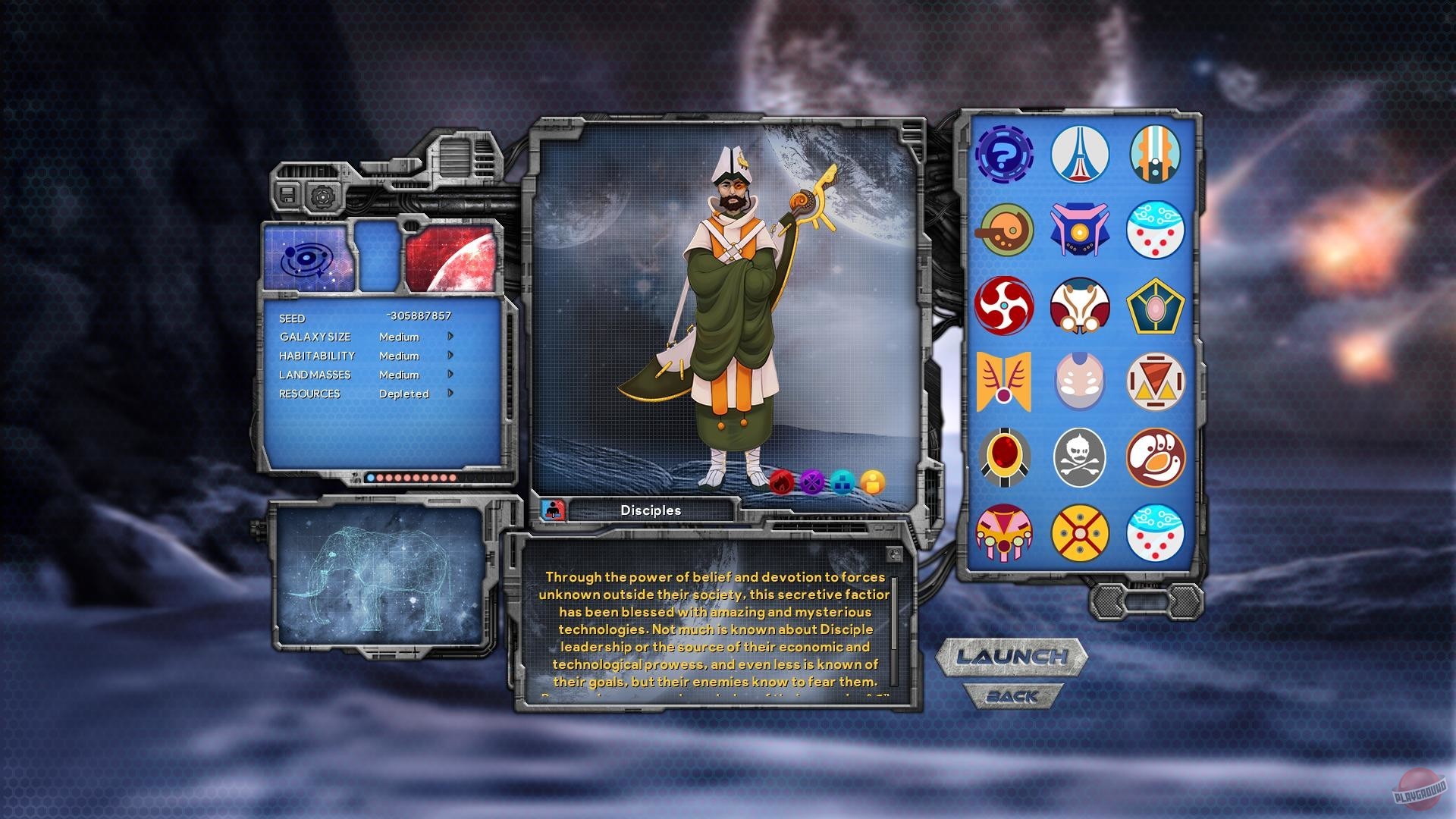The width and height of the screenshot is (1456, 819).
Task: Select the blue spire faction emblem
Action: [1081, 155]
